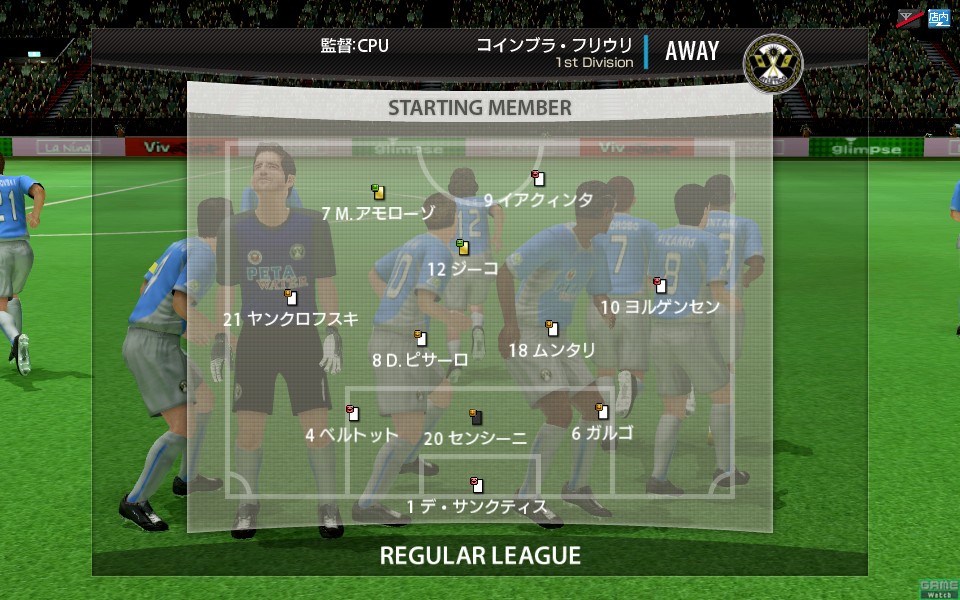Pick player 10 ヨルゲンセン marker

point(659,285)
